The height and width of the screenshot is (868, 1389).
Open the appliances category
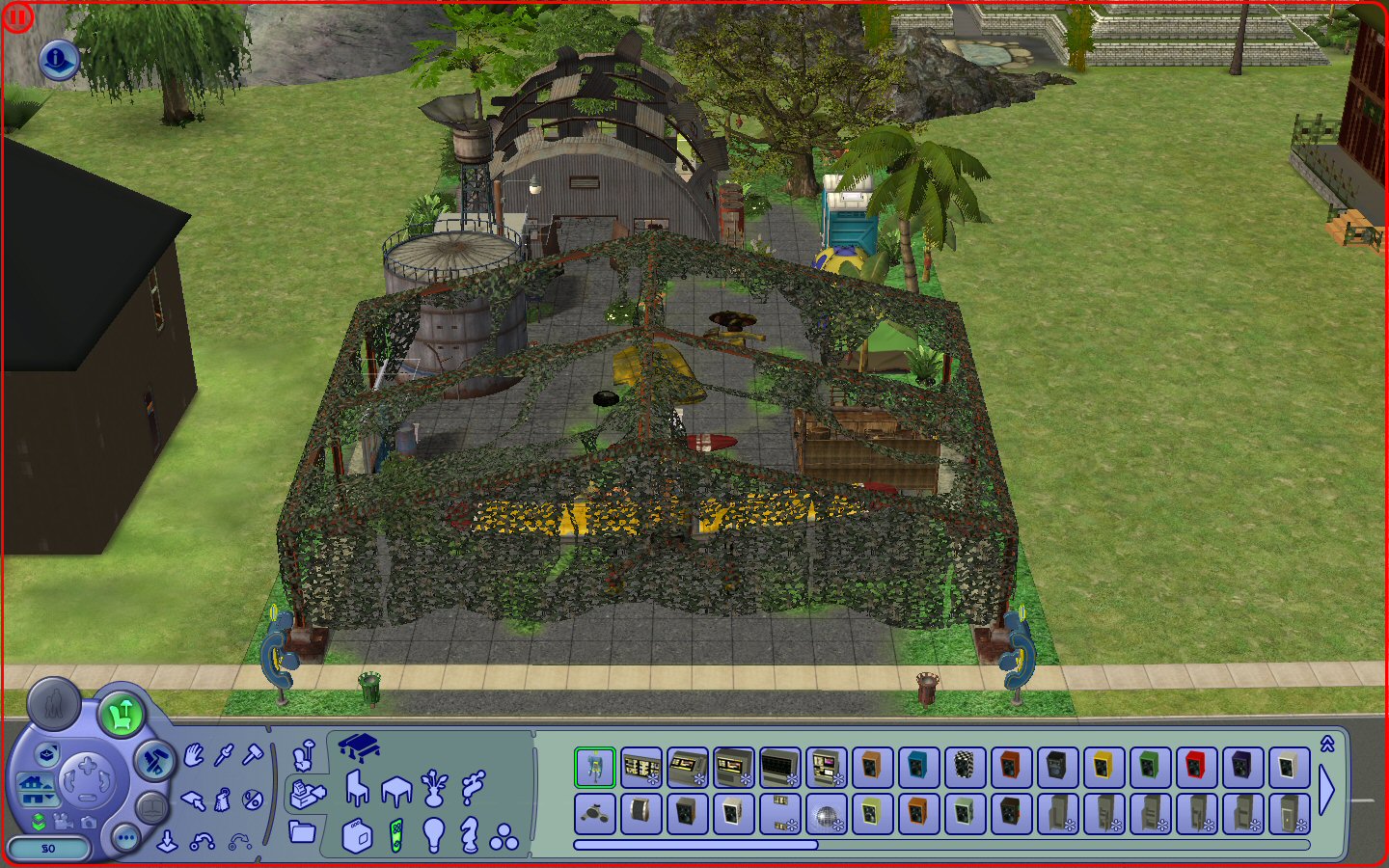[357, 835]
